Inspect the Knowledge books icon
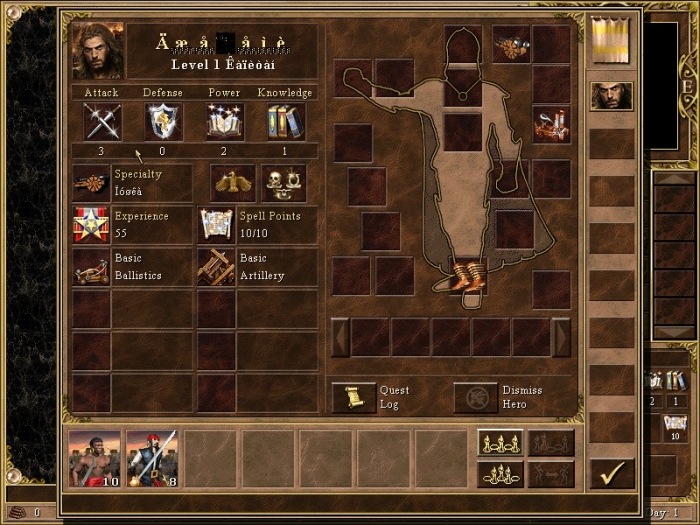The height and width of the screenshot is (525, 700). [286, 122]
